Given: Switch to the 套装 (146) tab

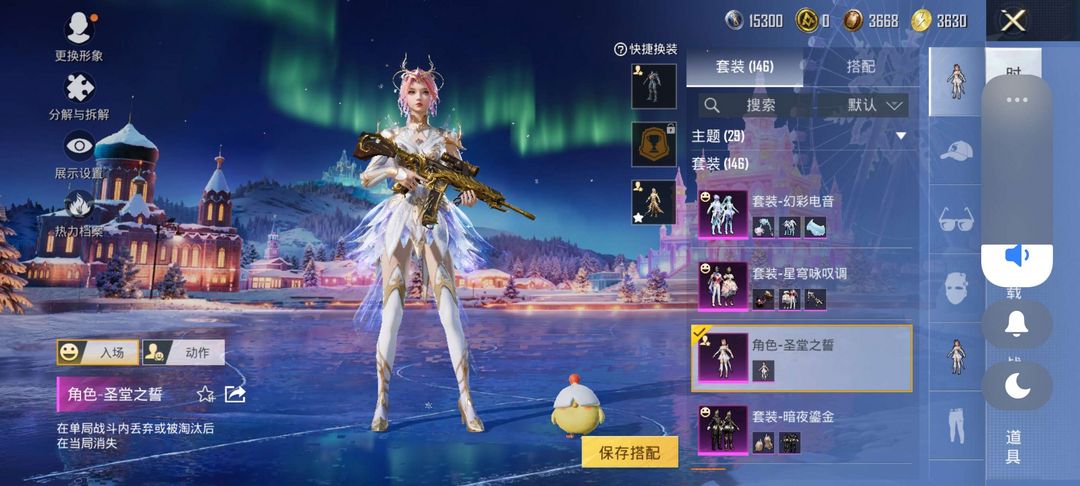Looking at the screenshot, I should coord(745,67).
